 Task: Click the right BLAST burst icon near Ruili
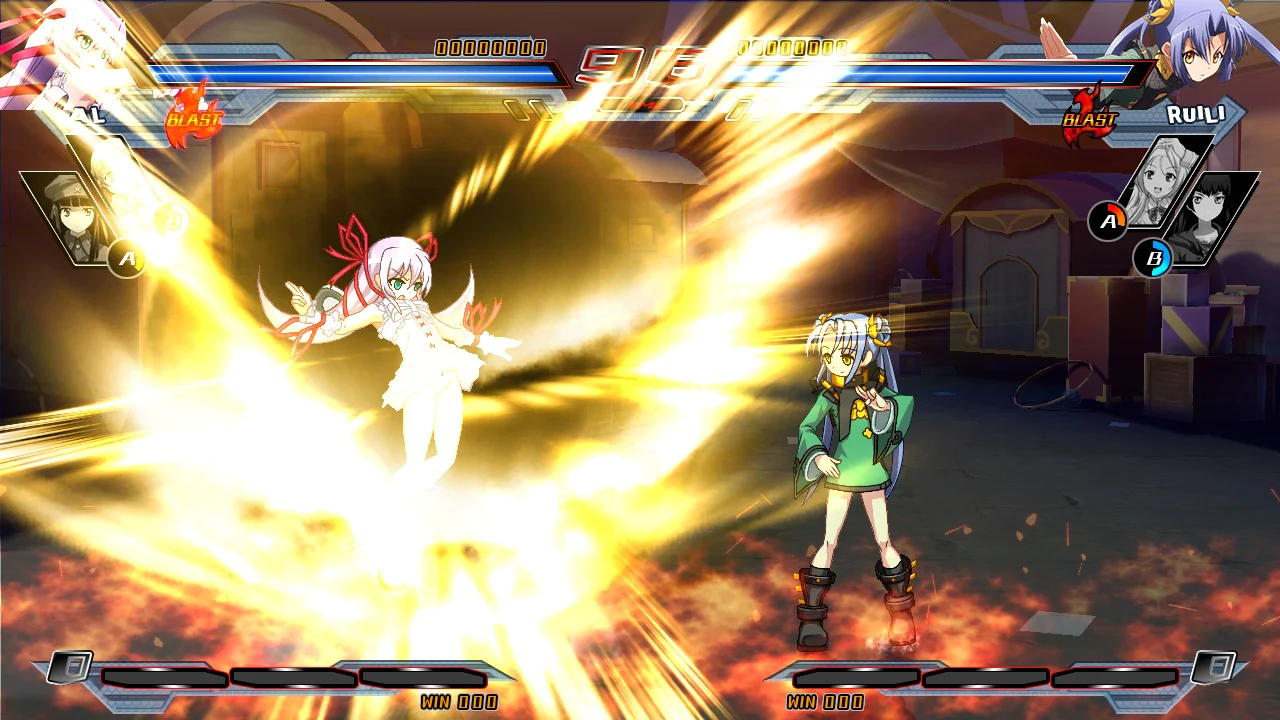[1089, 117]
